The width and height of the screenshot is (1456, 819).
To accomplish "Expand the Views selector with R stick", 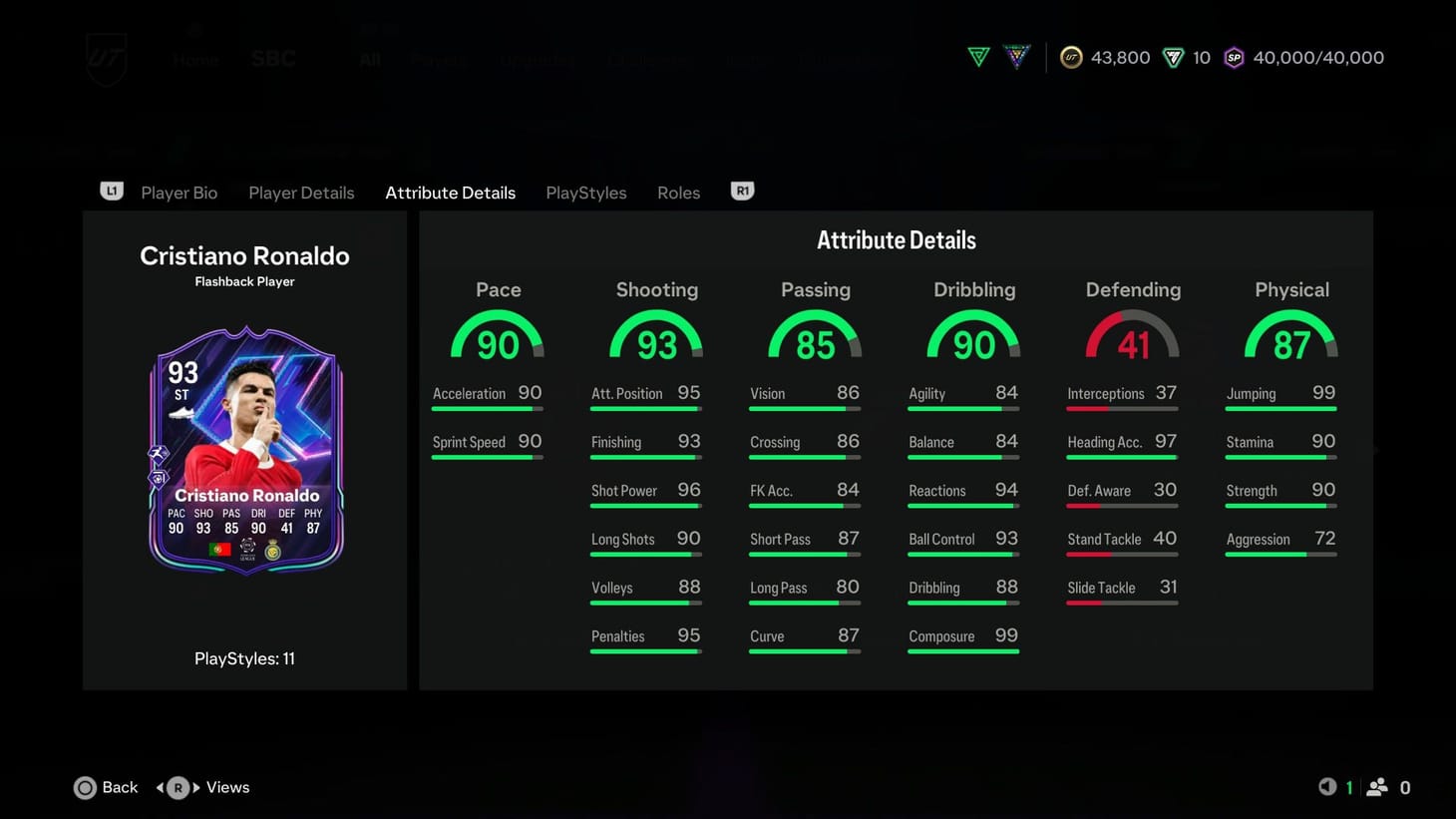I will [x=178, y=787].
